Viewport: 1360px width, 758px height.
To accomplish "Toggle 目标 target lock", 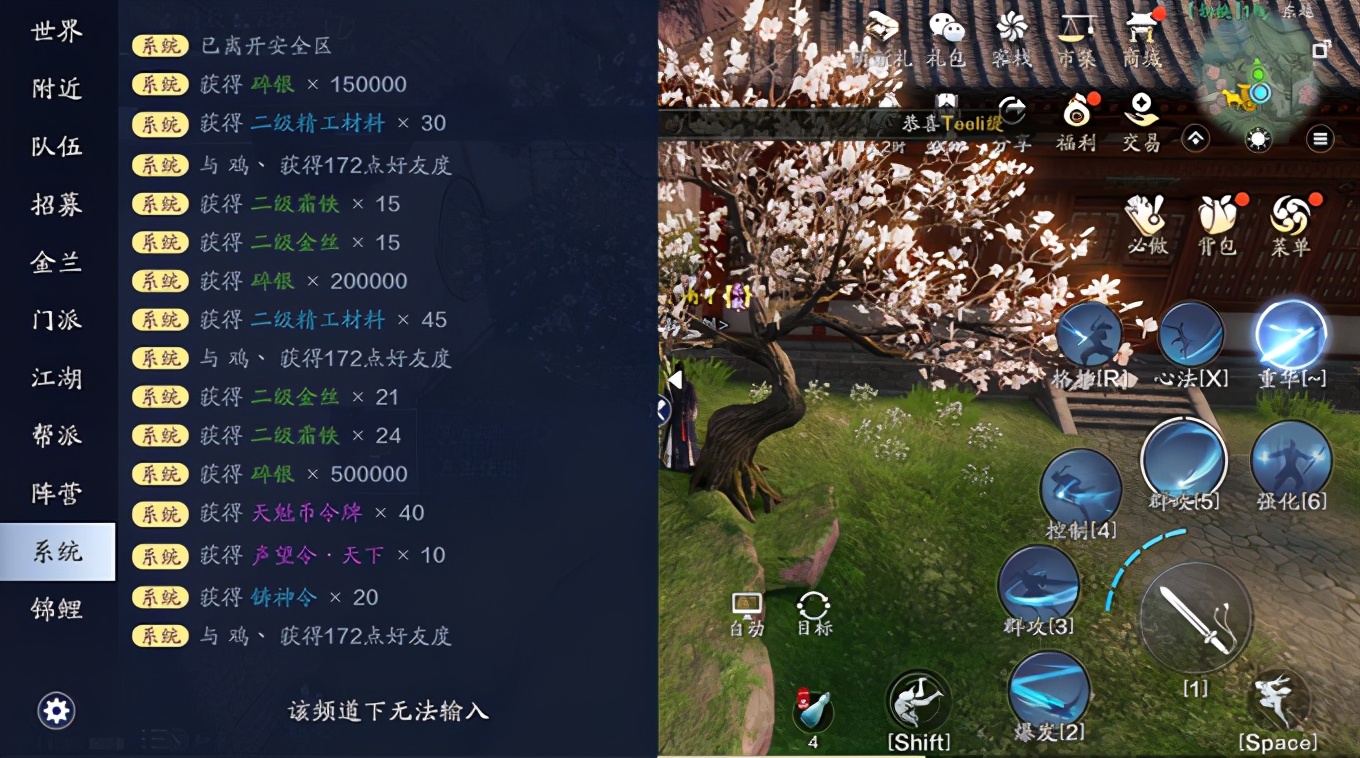I will [x=812, y=605].
